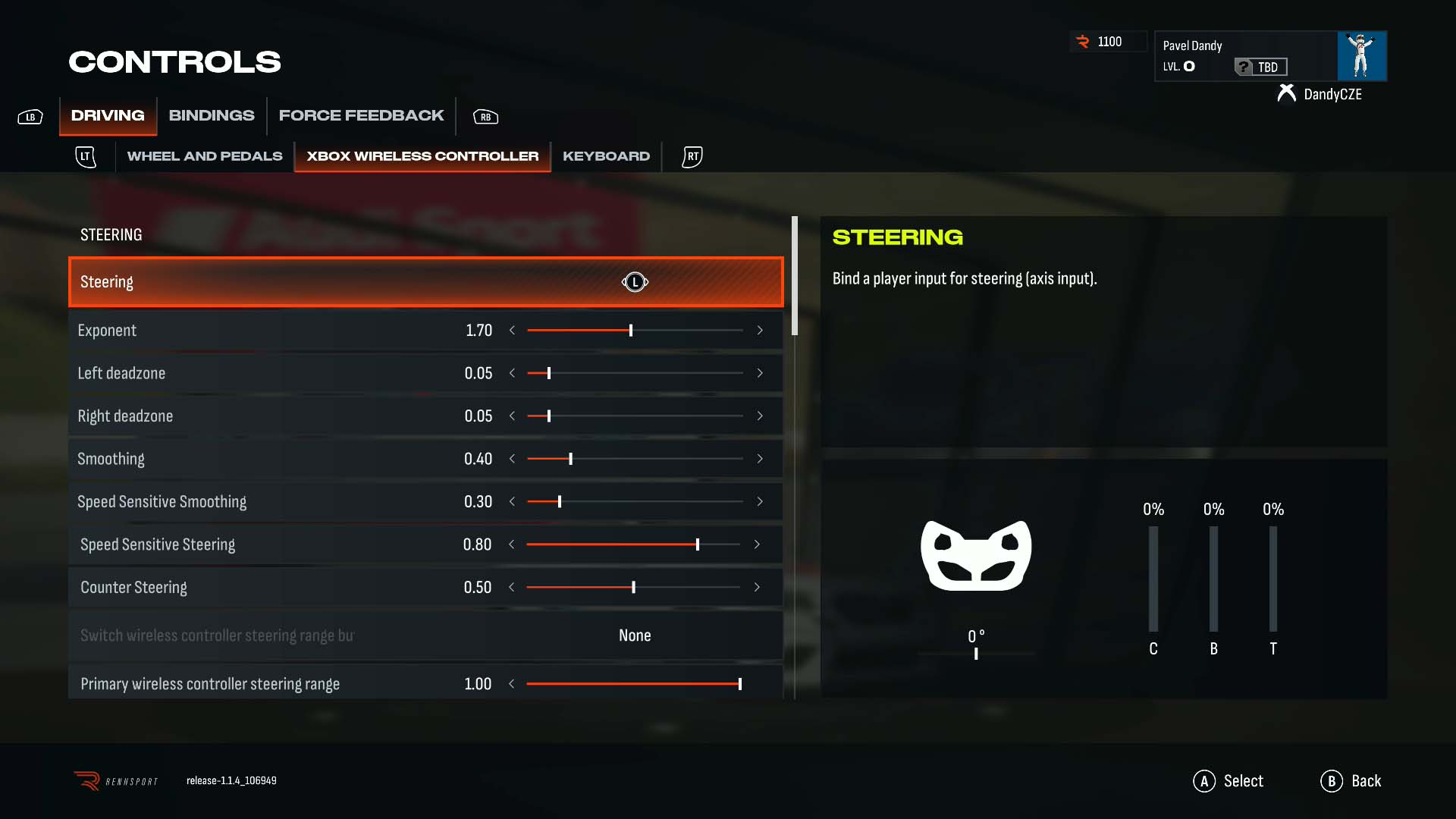Lower Counter Steering with left arrow

(512, 588)
